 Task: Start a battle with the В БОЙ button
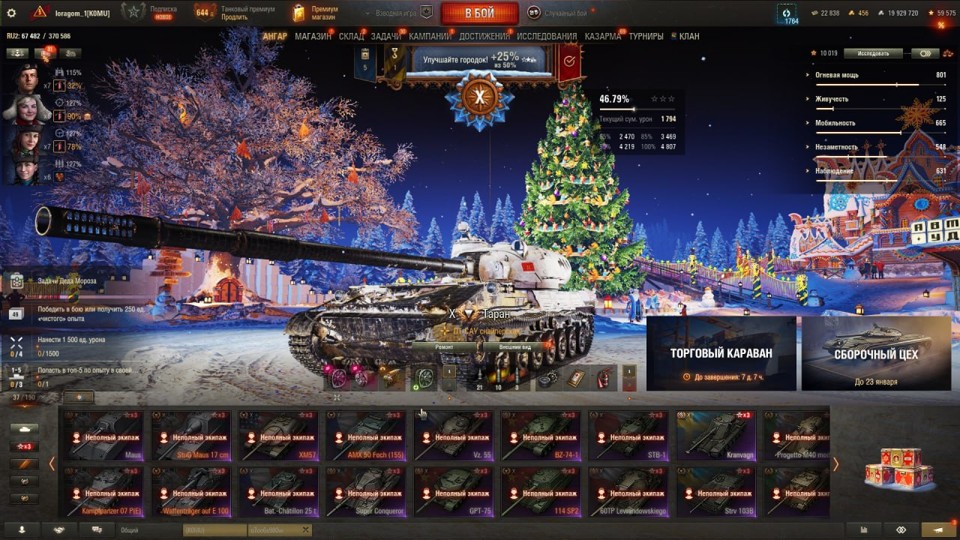(479, 13)
